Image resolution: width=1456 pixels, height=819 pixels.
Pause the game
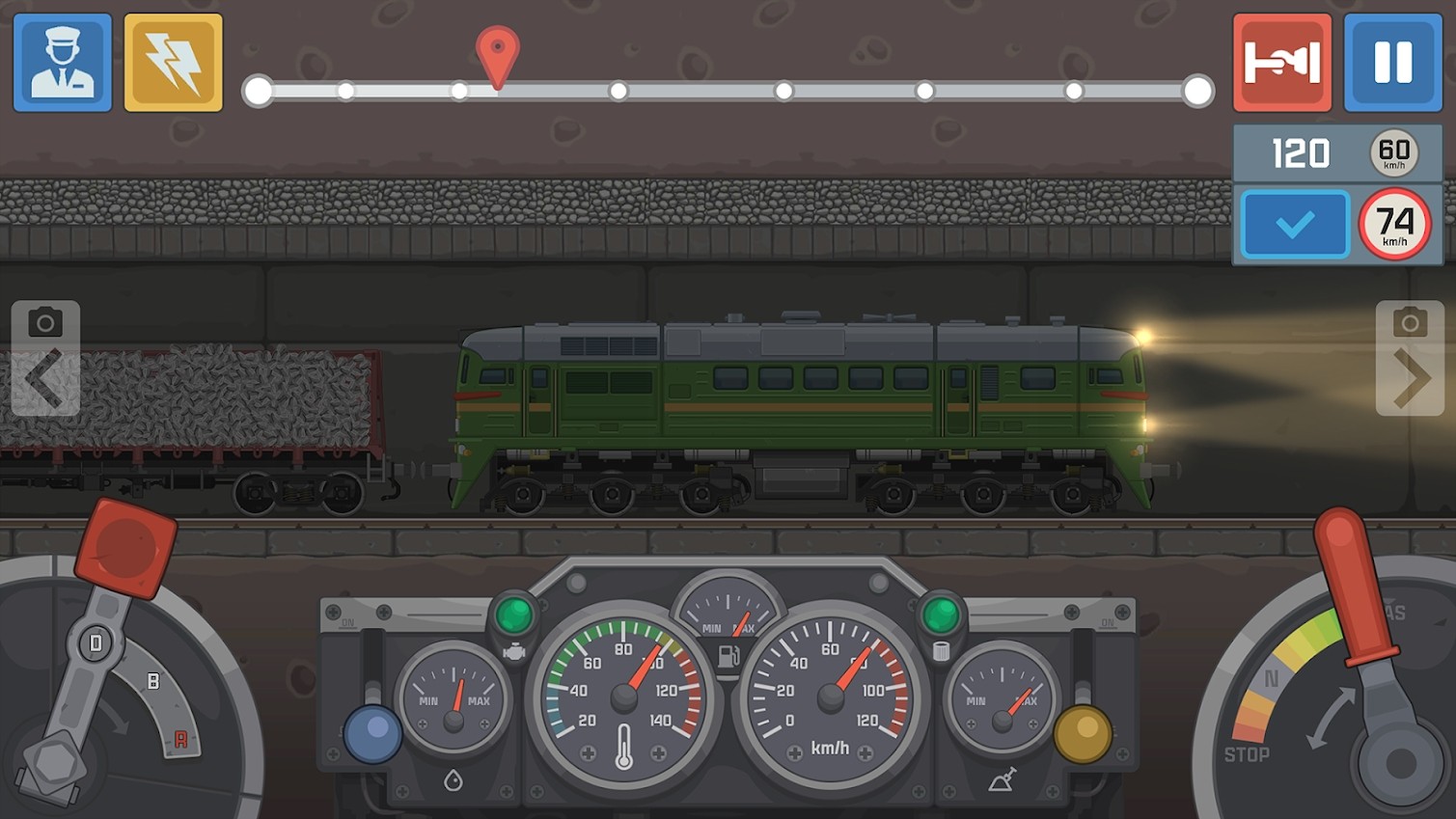pos(1392,62)
